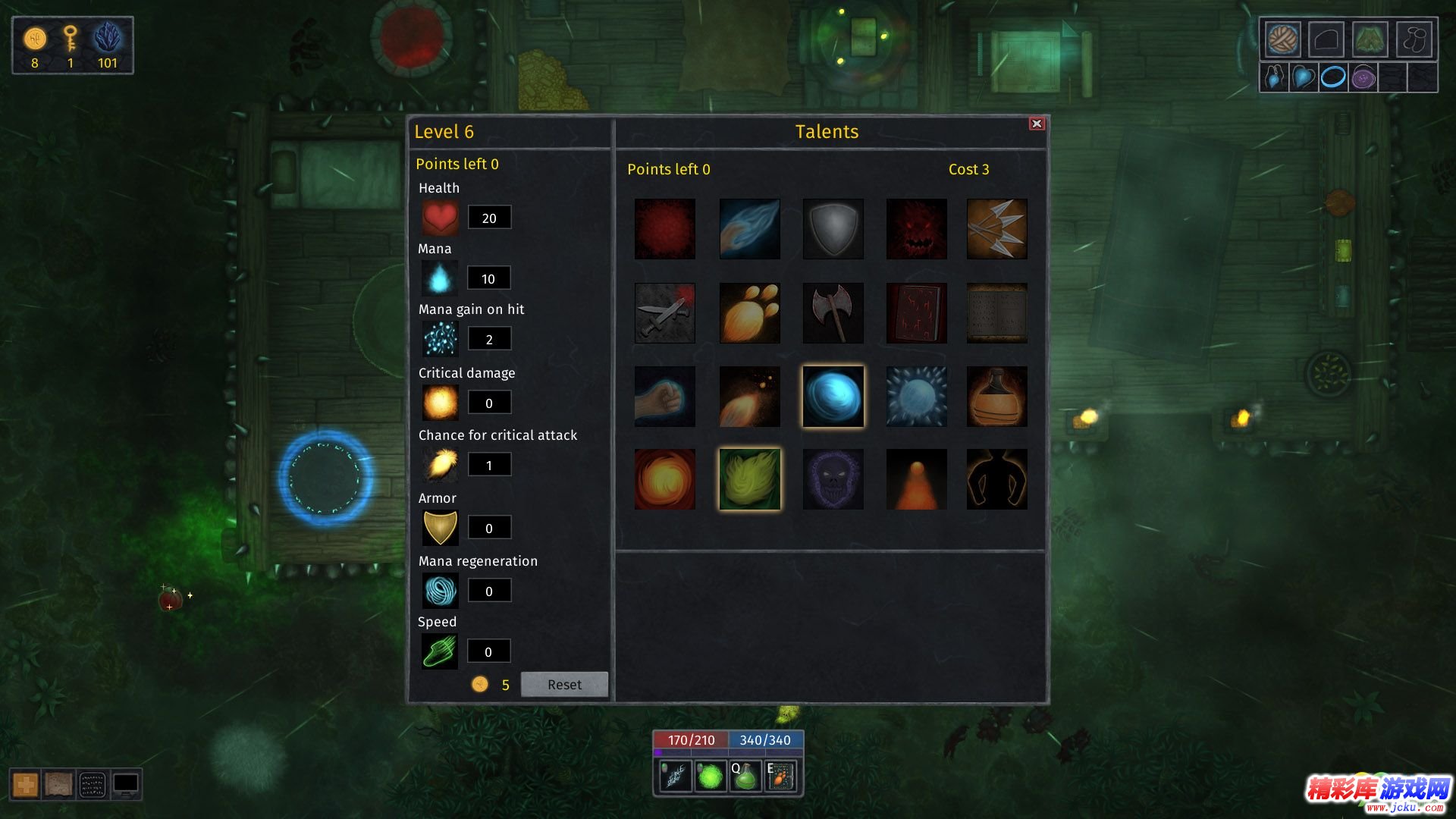Use the green potion on Q slot
Screen dimensions: 1456x819
click(x=745, y=777)
